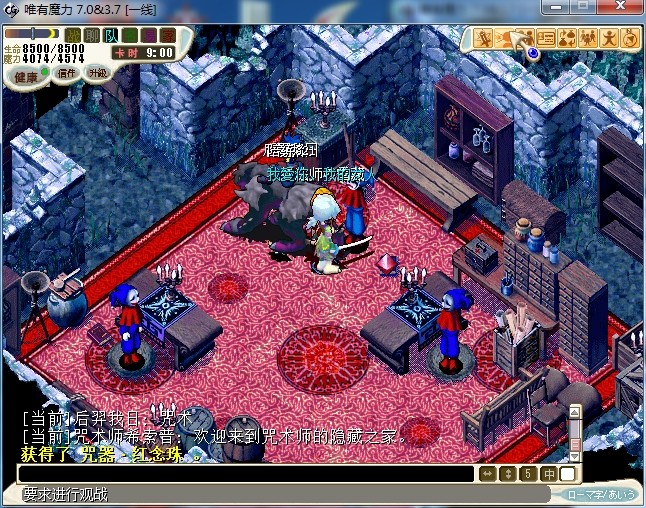Open the 信件 mail button
Viewport: 646px width, 508px height.
68,73
